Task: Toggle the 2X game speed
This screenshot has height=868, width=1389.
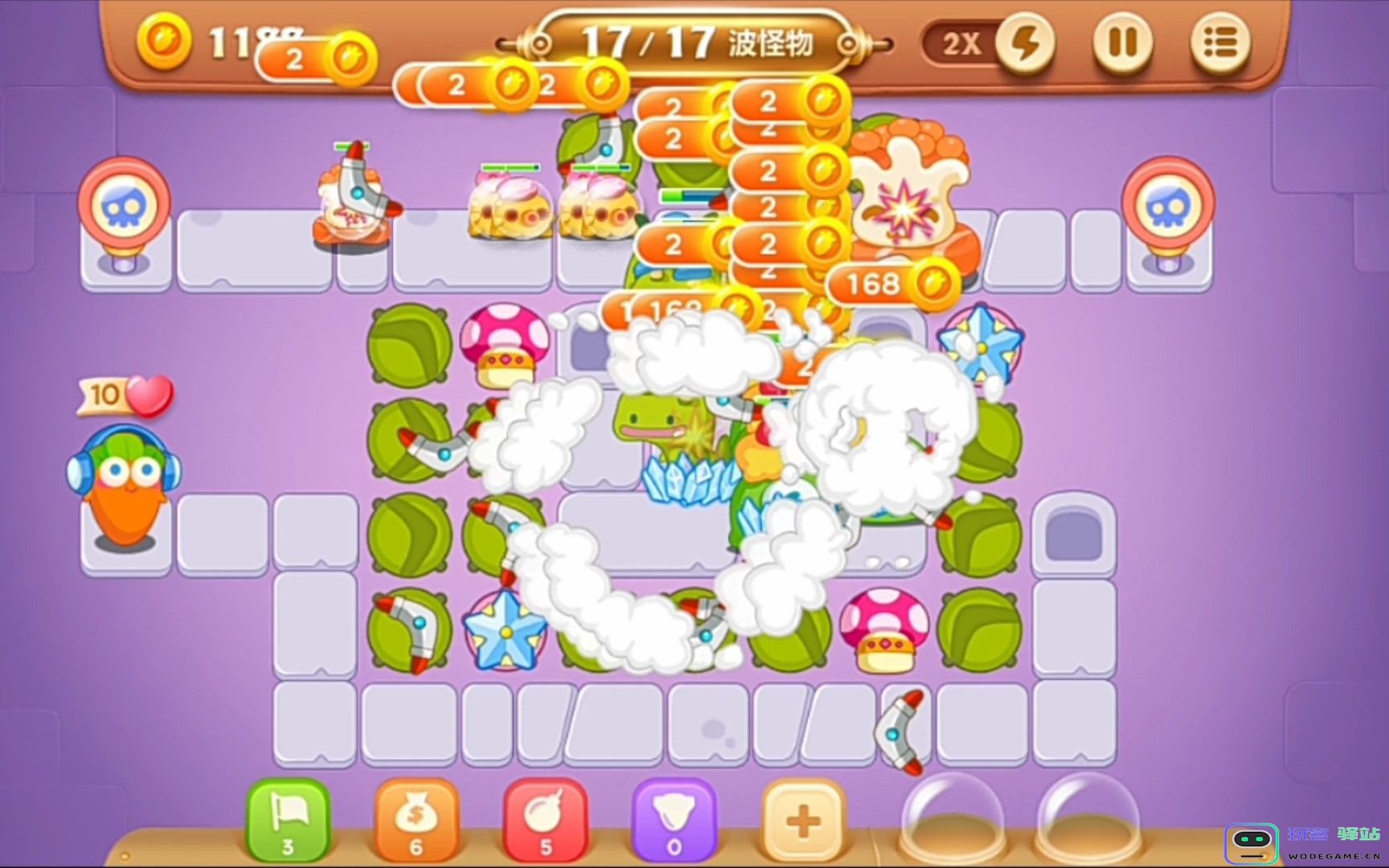Action: pos(1026,46)
